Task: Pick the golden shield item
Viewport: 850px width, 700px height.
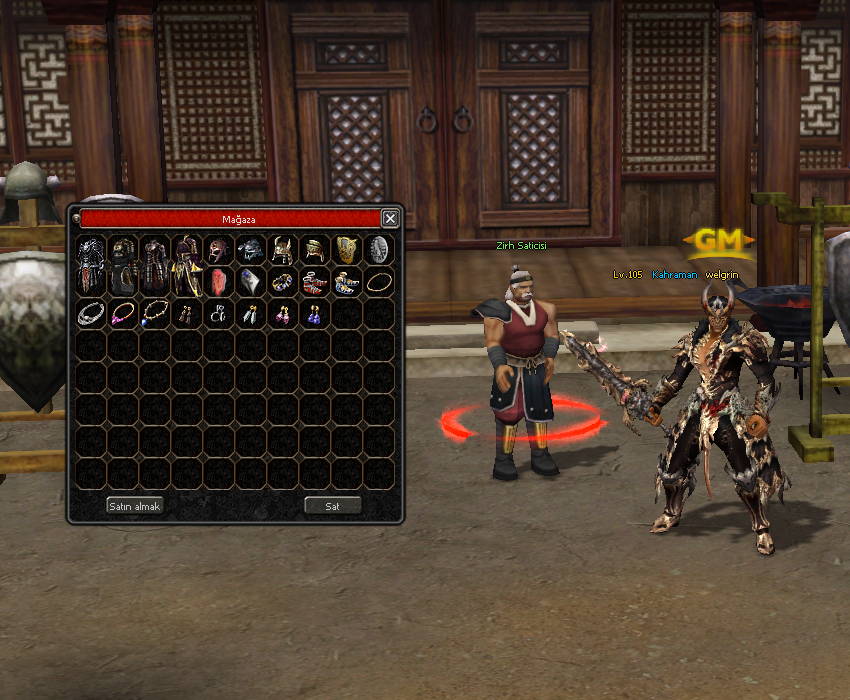Action: [347, 249]
